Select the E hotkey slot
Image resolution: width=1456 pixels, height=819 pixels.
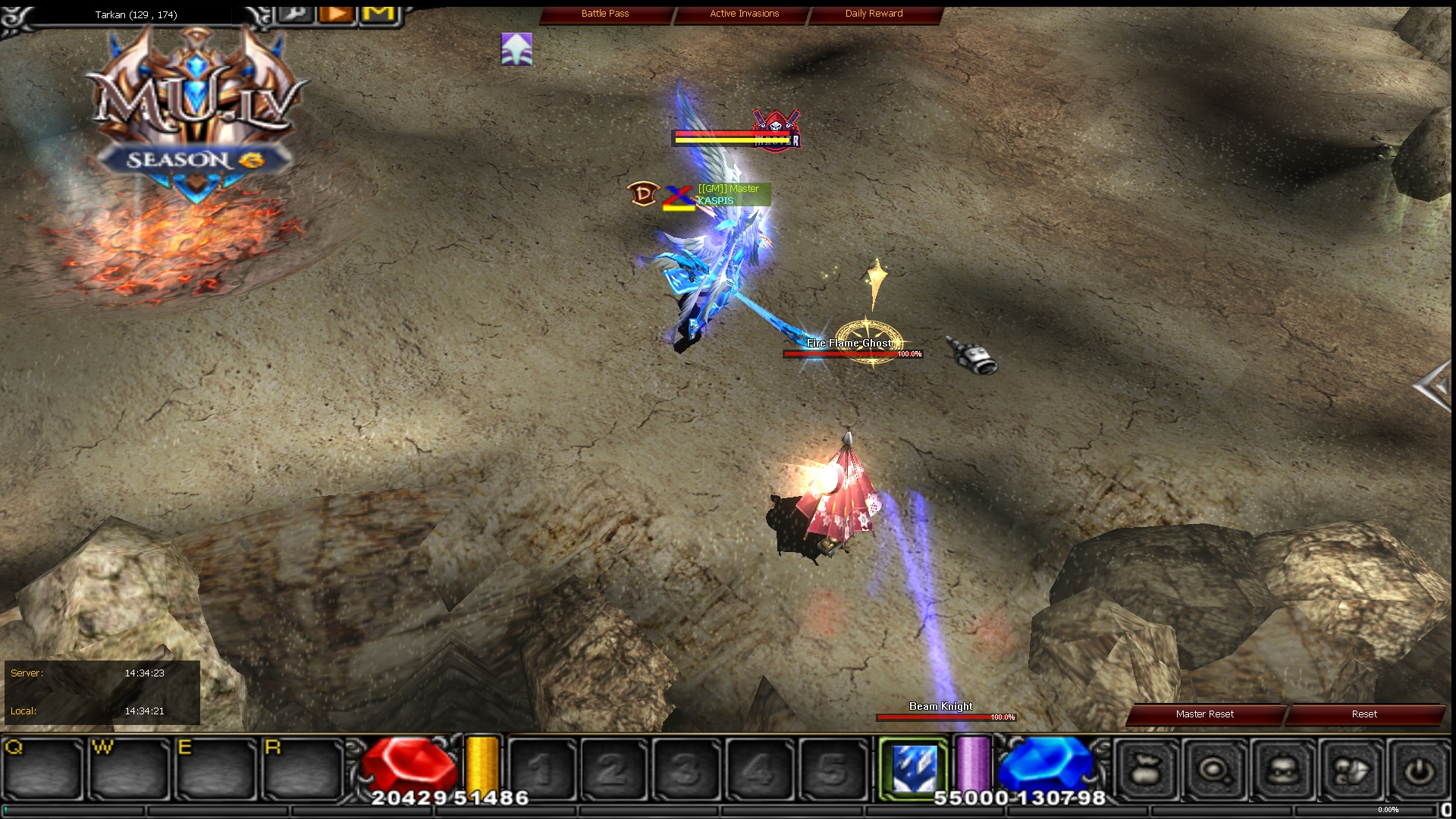(216, 769)
